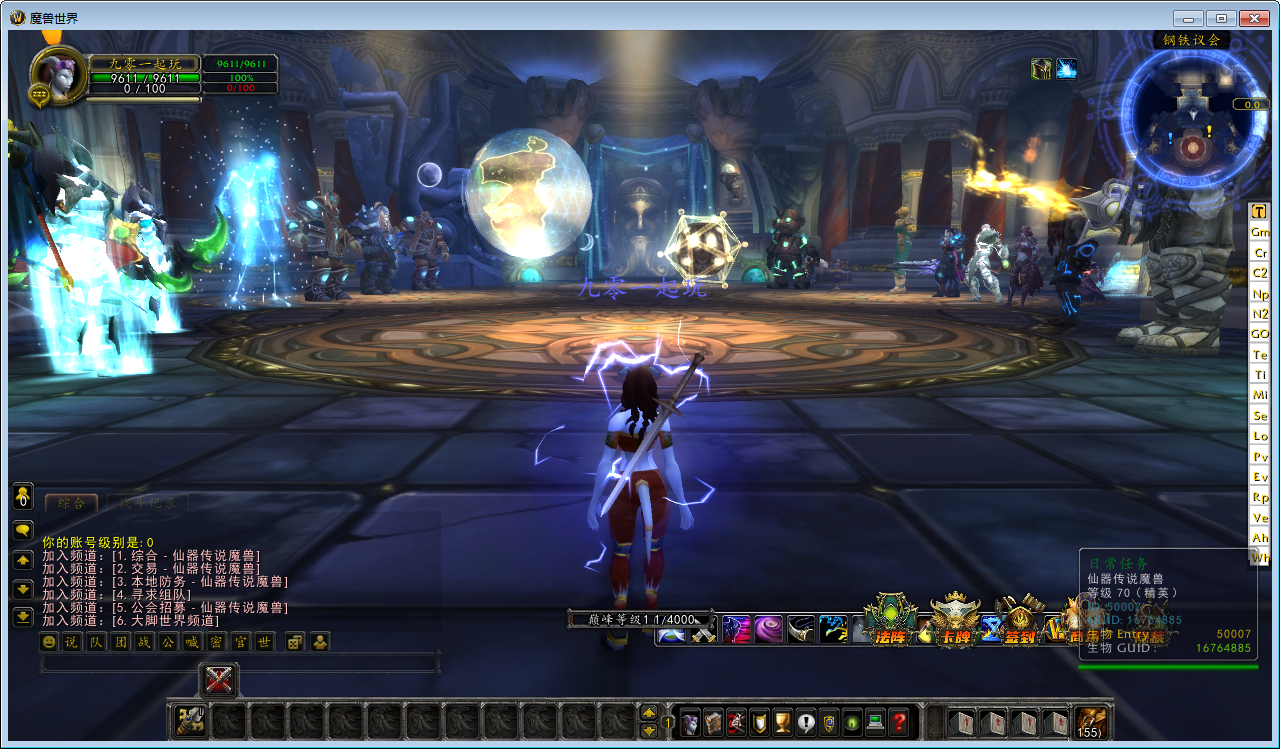Select the 队 party-channel button
1280x749 pixels.
coord(95,642)
